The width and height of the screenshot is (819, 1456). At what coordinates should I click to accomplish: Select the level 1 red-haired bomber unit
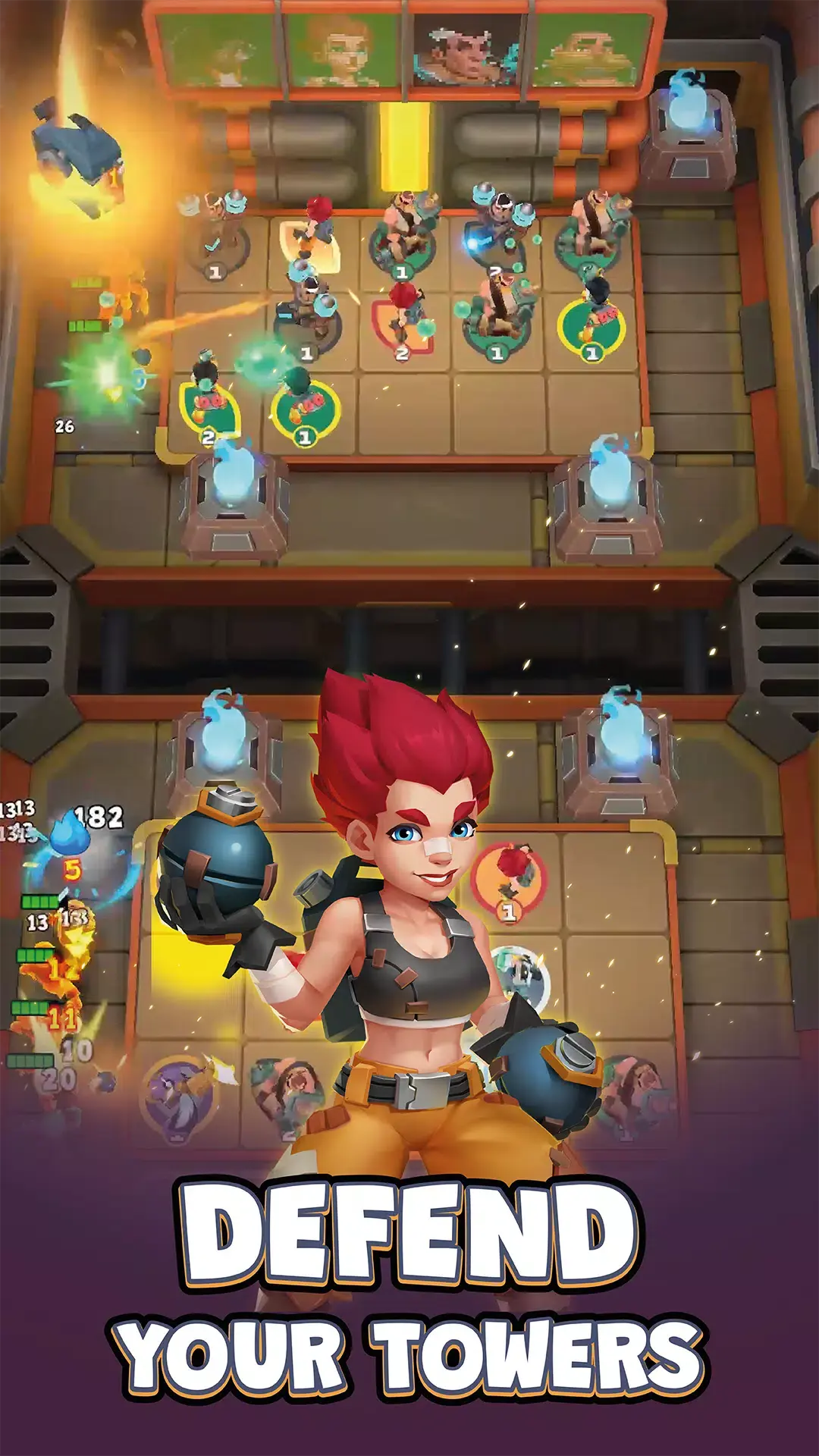[510, 880]
